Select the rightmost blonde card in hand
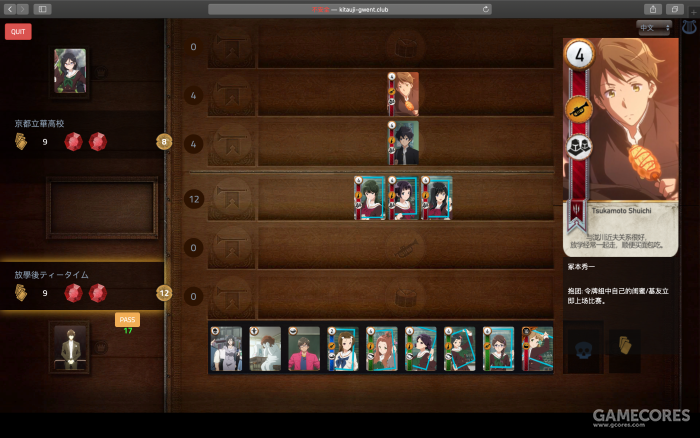This screenshot has height=438, width=700. tap(537, 349)
